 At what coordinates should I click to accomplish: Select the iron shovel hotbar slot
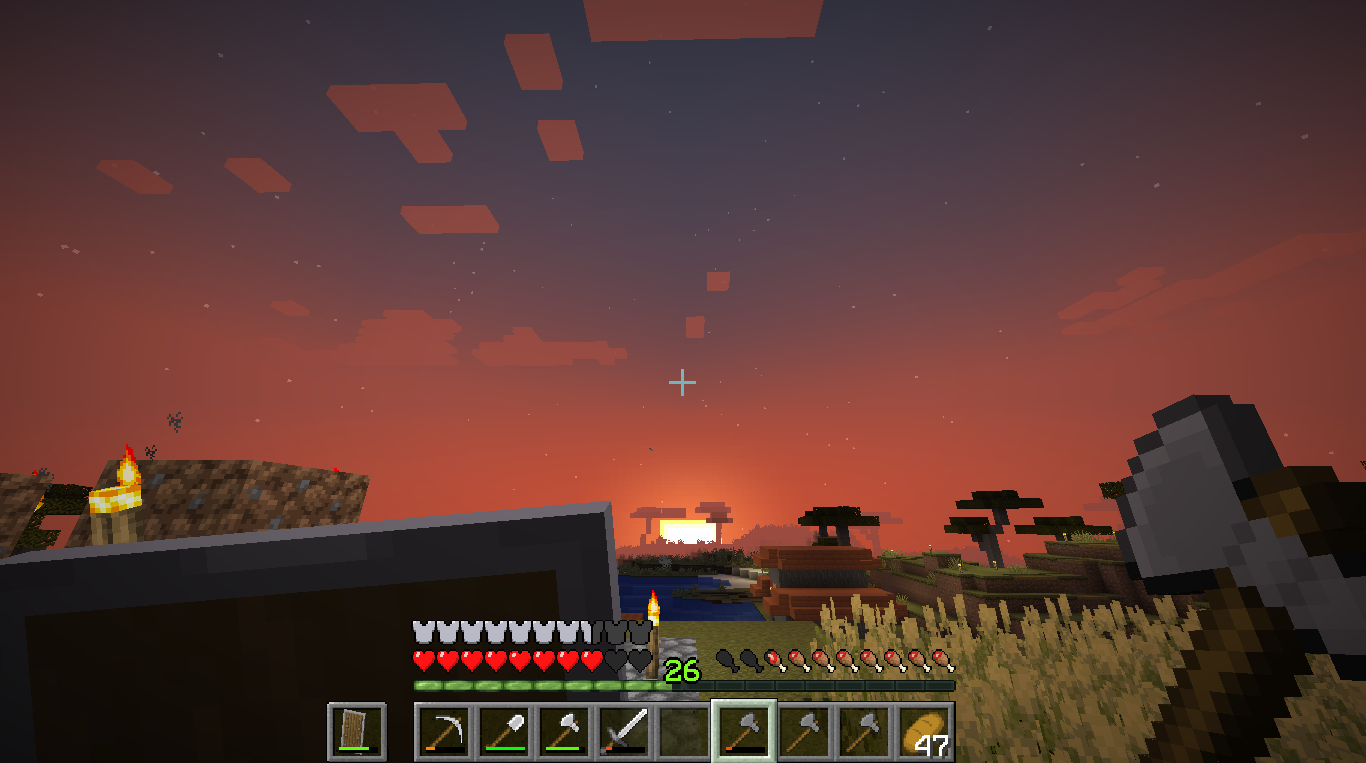pyautogui.click(x=504, y=731)
